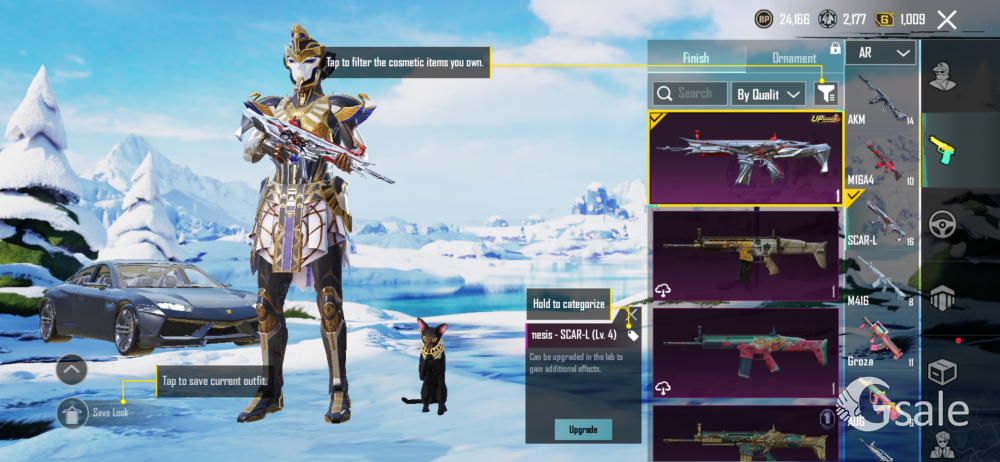The height and width of the screenshot is (462, 1000).
Task: Save the current look
Action: tap(74, 412)
